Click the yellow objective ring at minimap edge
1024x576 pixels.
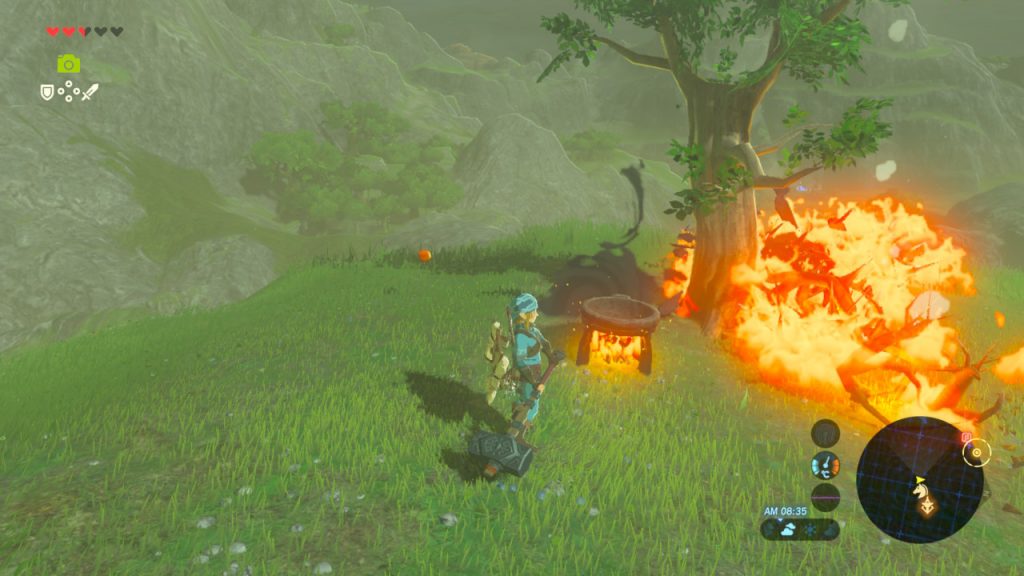[x=976, y=452]
